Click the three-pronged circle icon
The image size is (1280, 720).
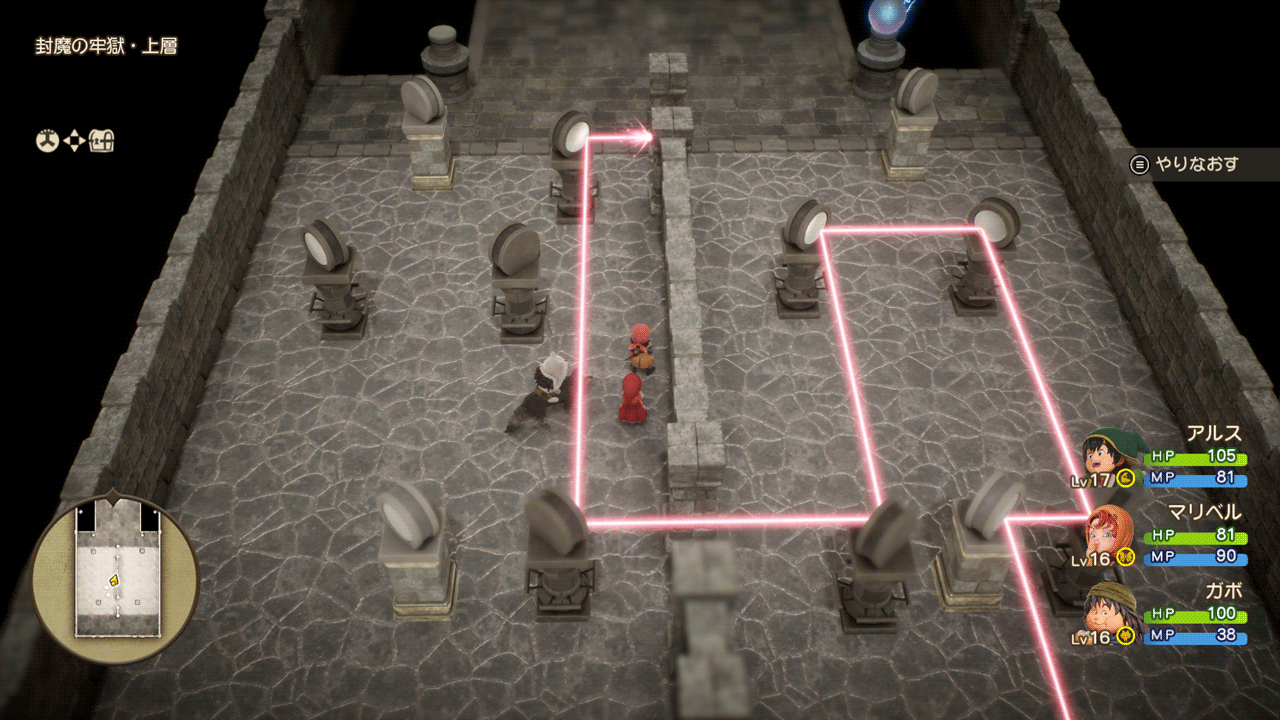pyautogui.click(x=47, y=141)
